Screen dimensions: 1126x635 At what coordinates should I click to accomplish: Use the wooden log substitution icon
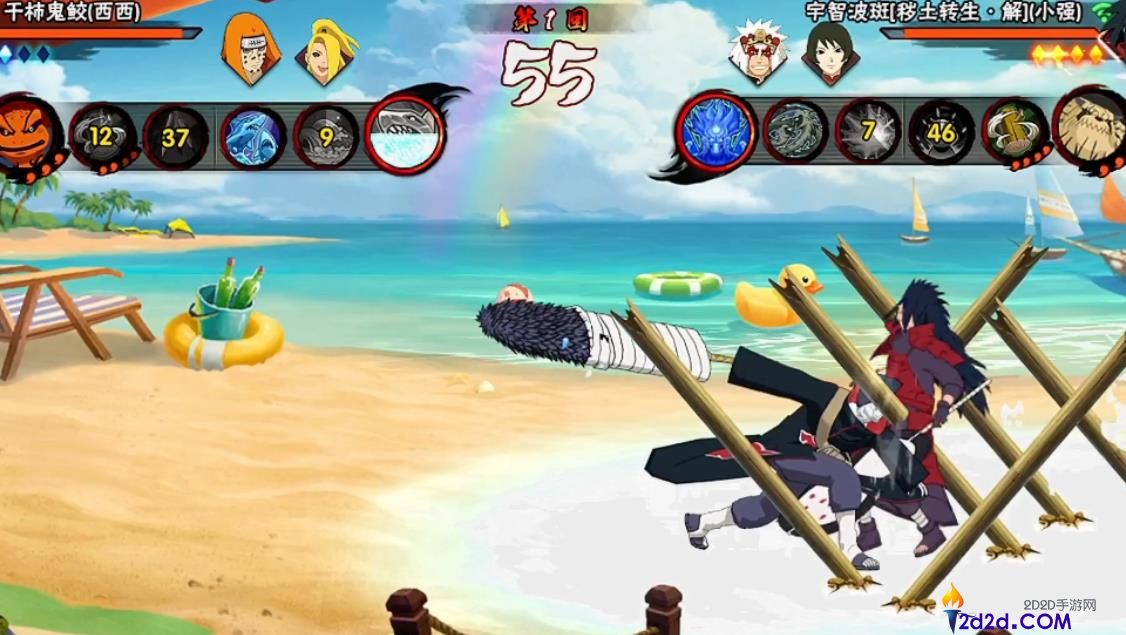1015,131
